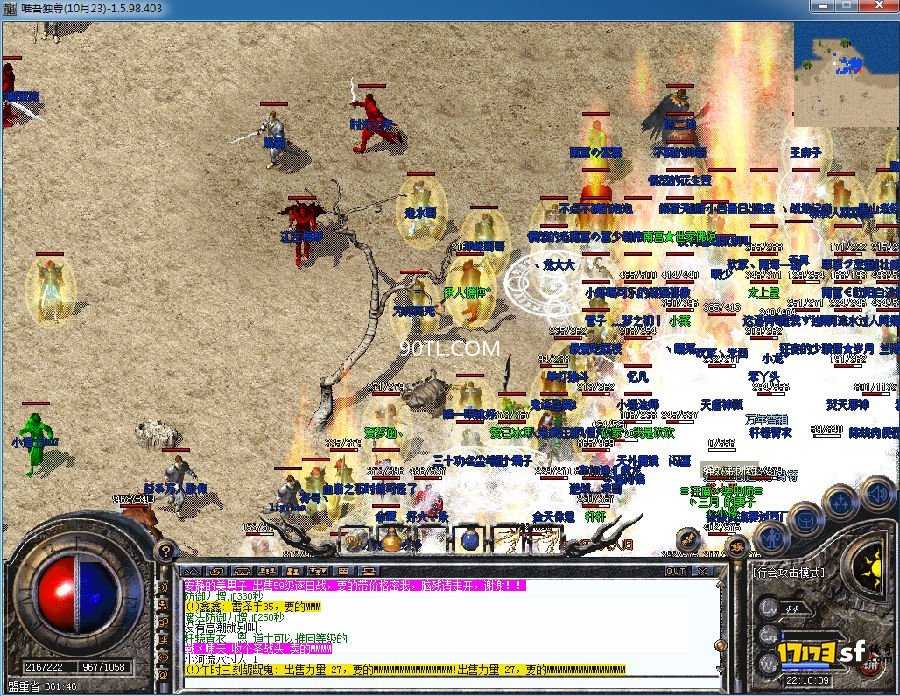Use the scroll item in the belt
The image size is (900, 696).
[x=509, y=541]
